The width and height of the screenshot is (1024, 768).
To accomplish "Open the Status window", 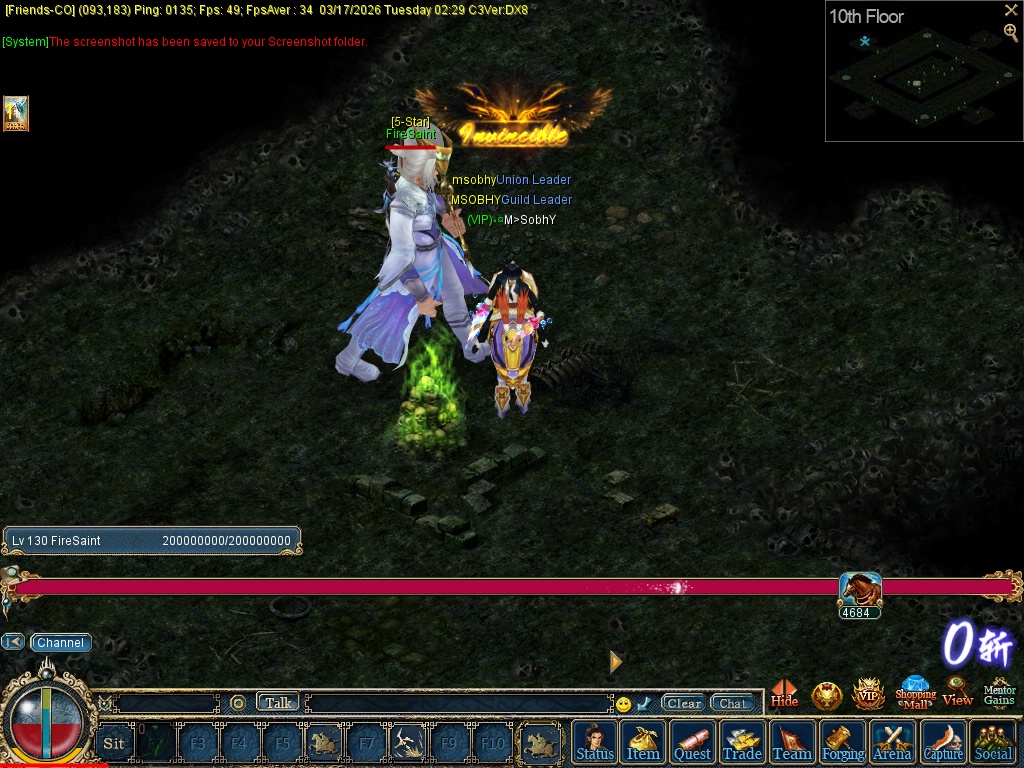I will [595, 742].
